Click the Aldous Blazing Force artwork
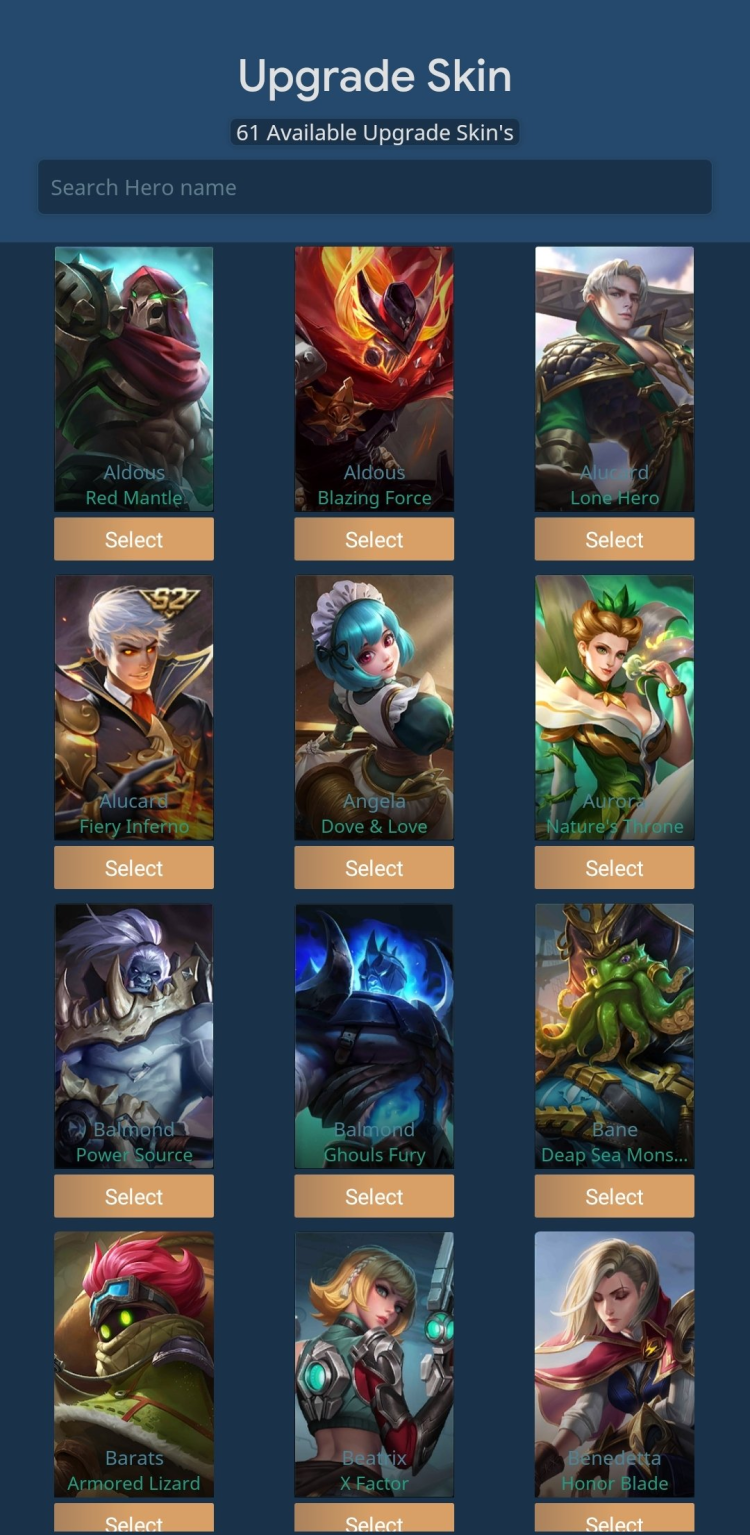The image size is (750, 1535). (374, 378)
